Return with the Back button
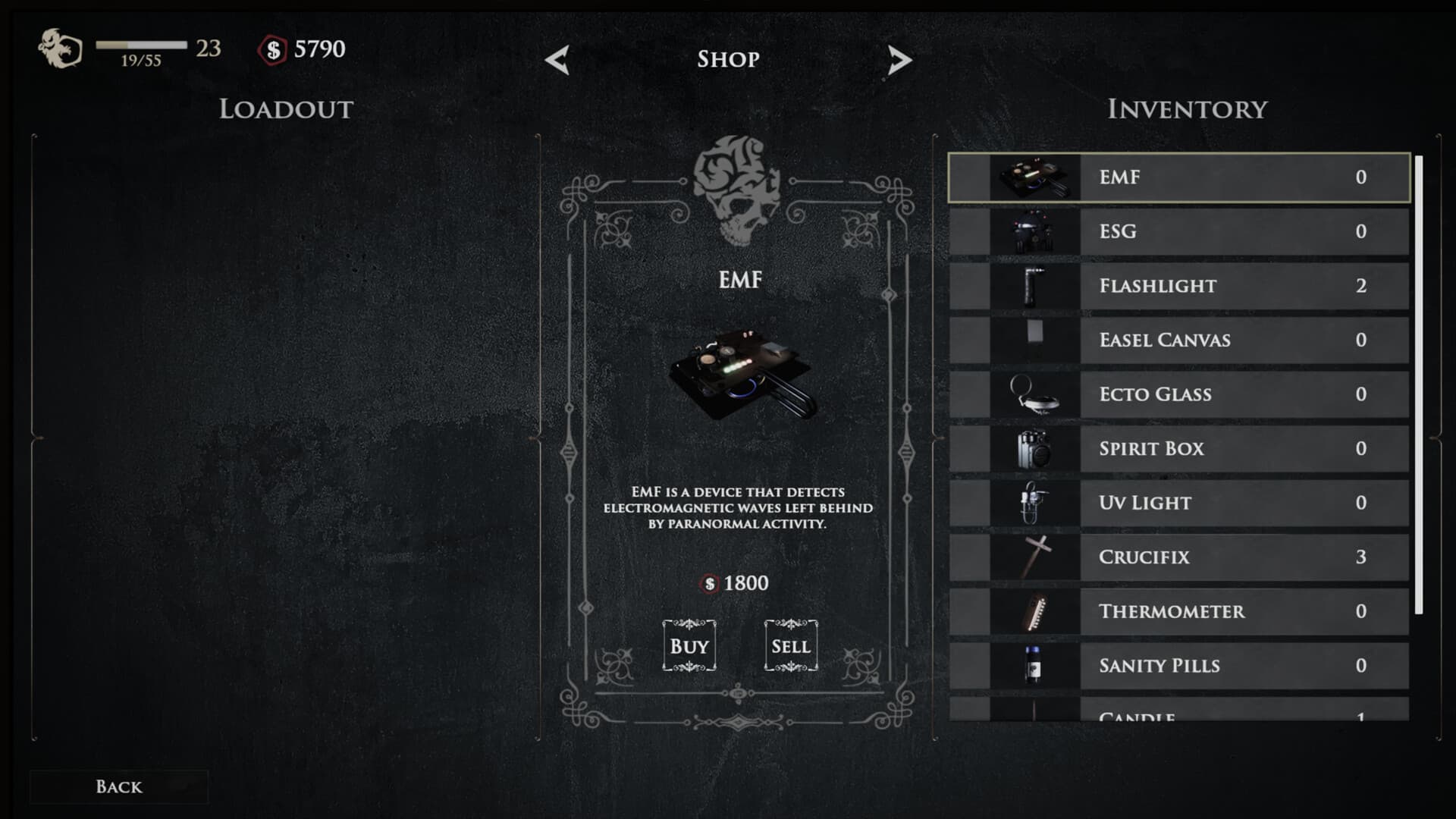The width and height of the screenshot is (1456, 819). tap(119, 786)
